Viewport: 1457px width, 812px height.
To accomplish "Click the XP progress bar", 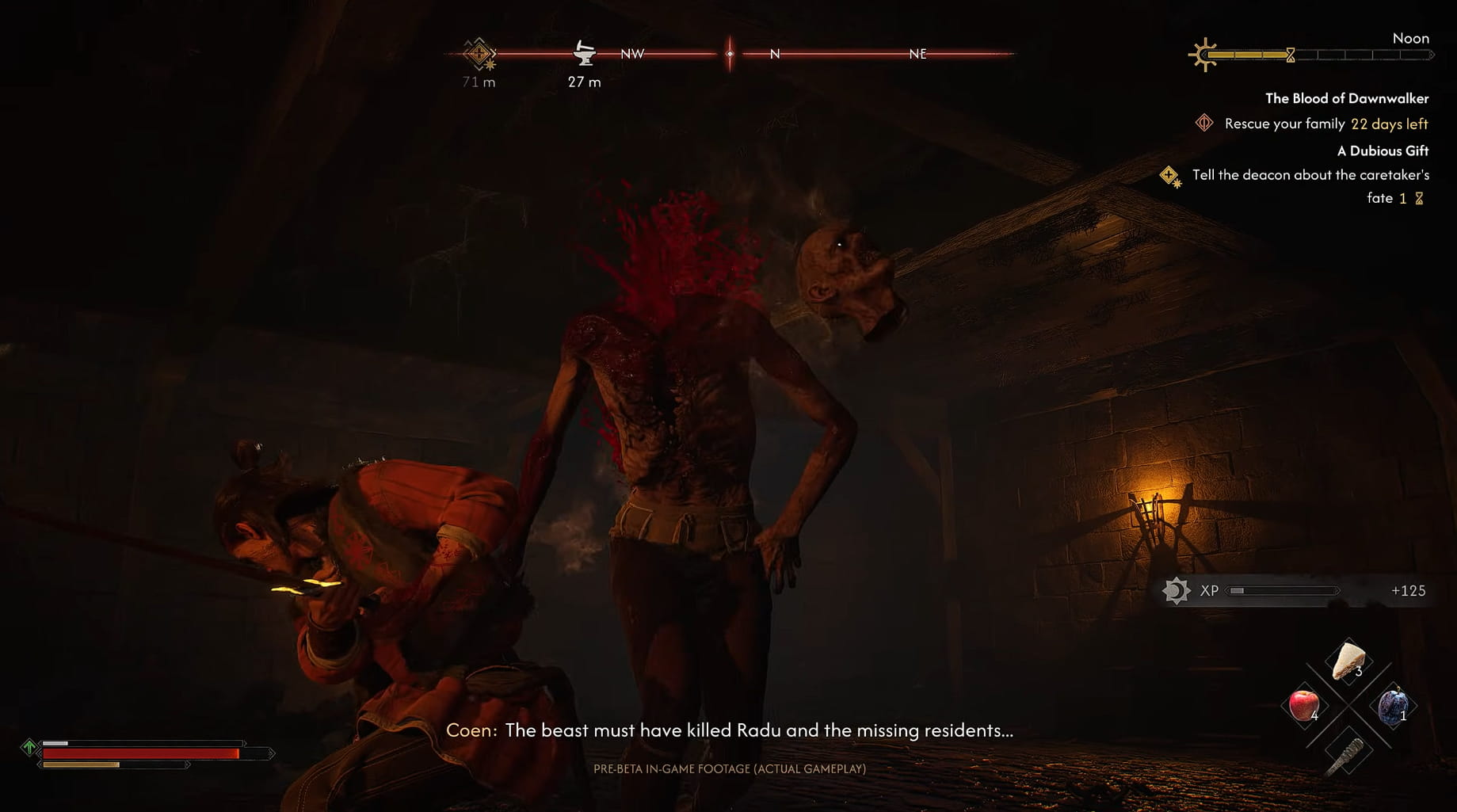I will pyautogui.click(x=1283, y=590).
